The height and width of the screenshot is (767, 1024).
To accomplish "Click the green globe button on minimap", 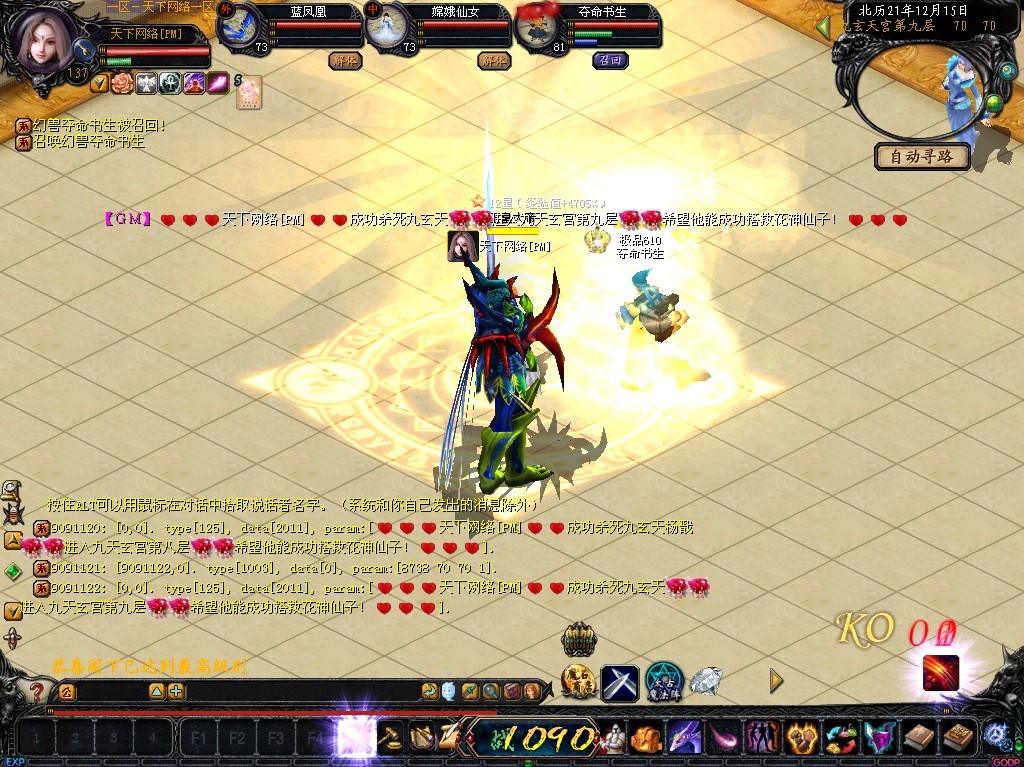I will click(x=994, y=101).
